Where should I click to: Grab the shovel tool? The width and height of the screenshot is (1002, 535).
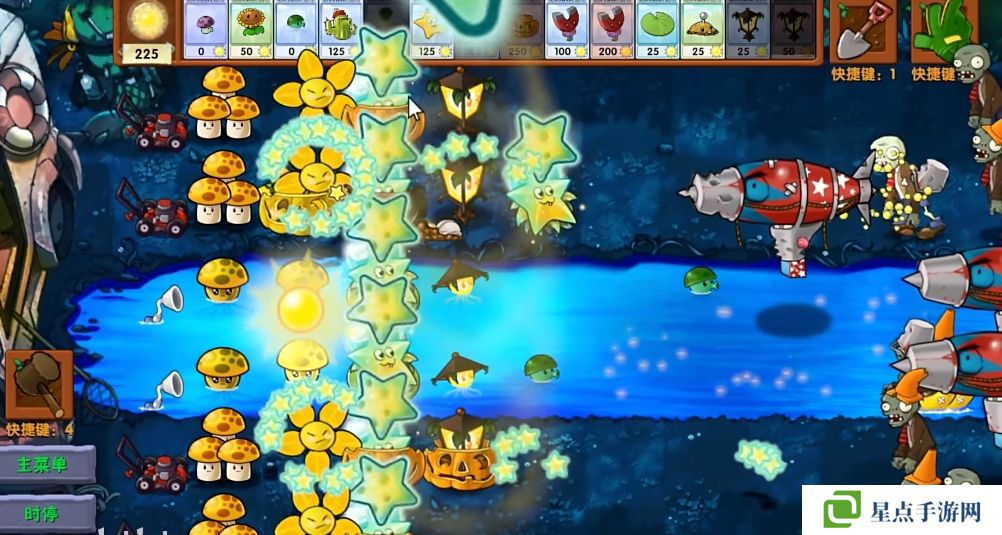click(863, 31)
